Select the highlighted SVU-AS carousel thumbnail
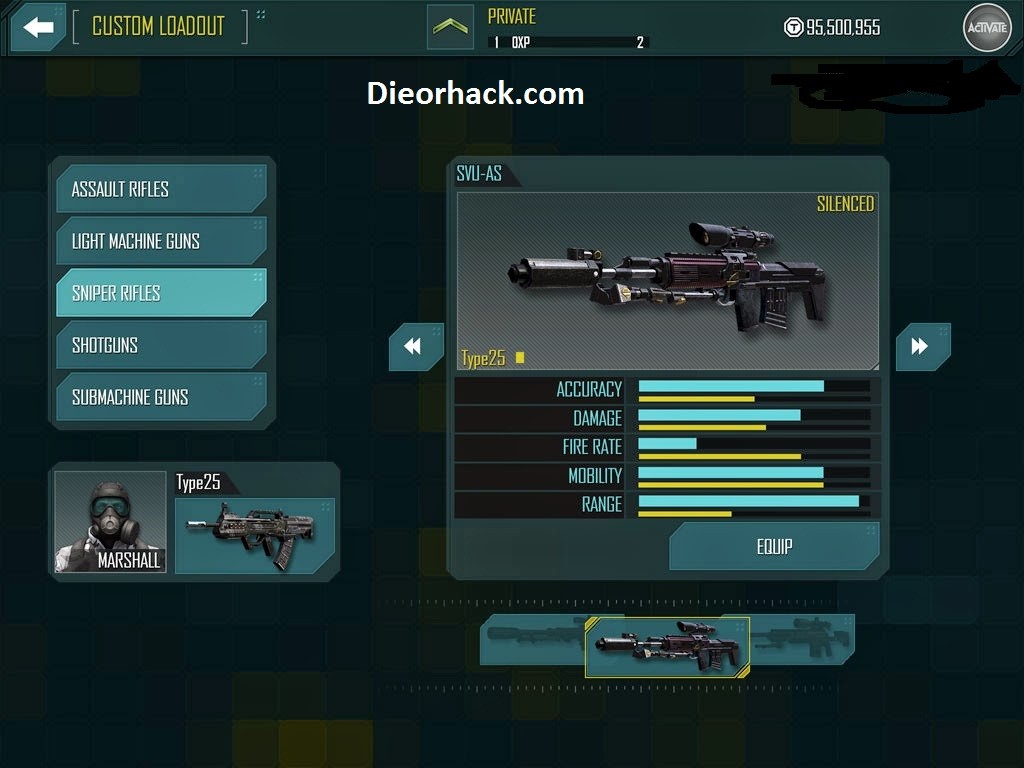The image size is (1024, 768). tap(667, 645)
